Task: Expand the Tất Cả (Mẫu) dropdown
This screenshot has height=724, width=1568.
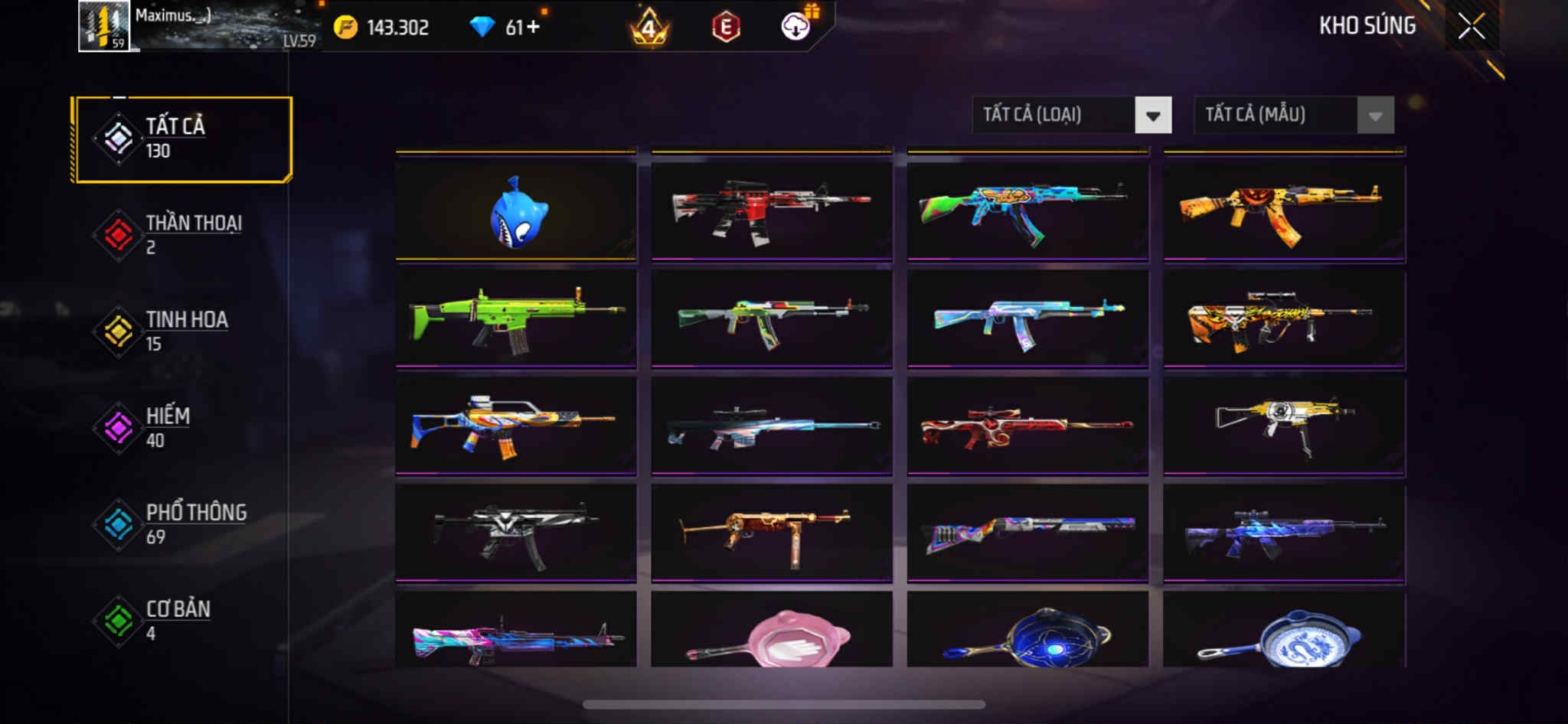Action: (x=1293, y=116)
